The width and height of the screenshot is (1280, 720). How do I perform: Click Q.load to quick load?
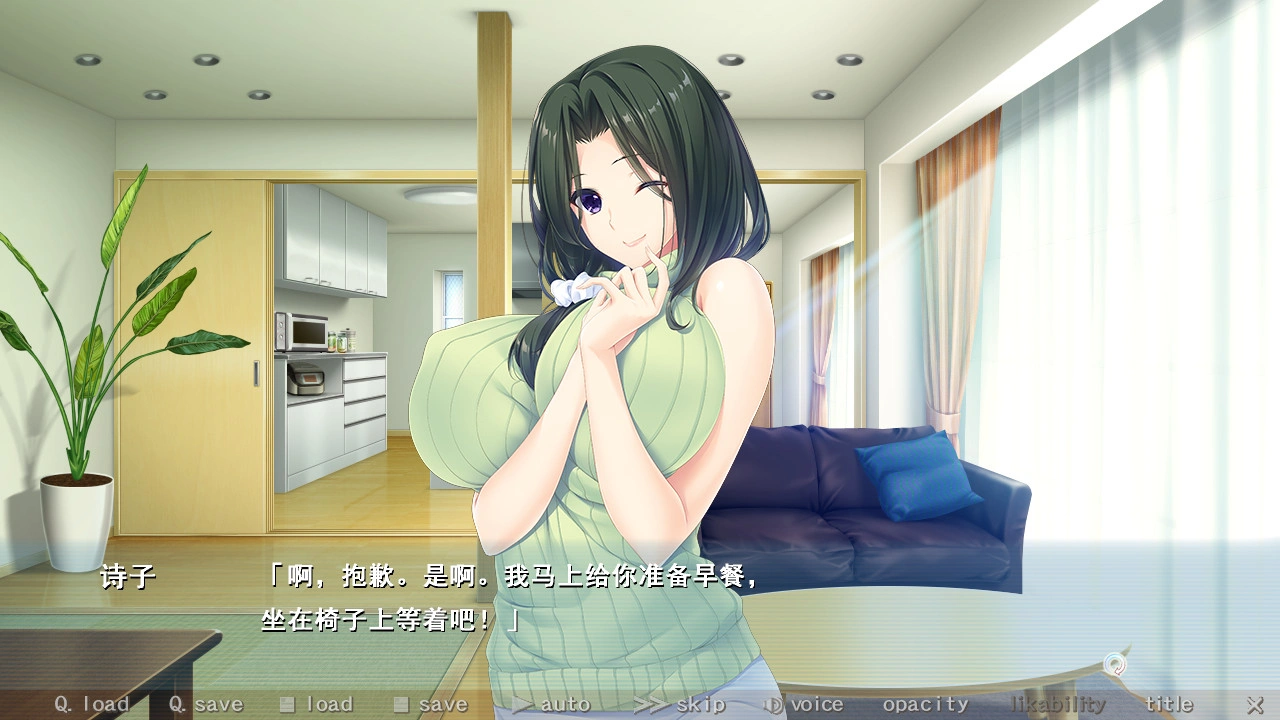tap(91, 705)
